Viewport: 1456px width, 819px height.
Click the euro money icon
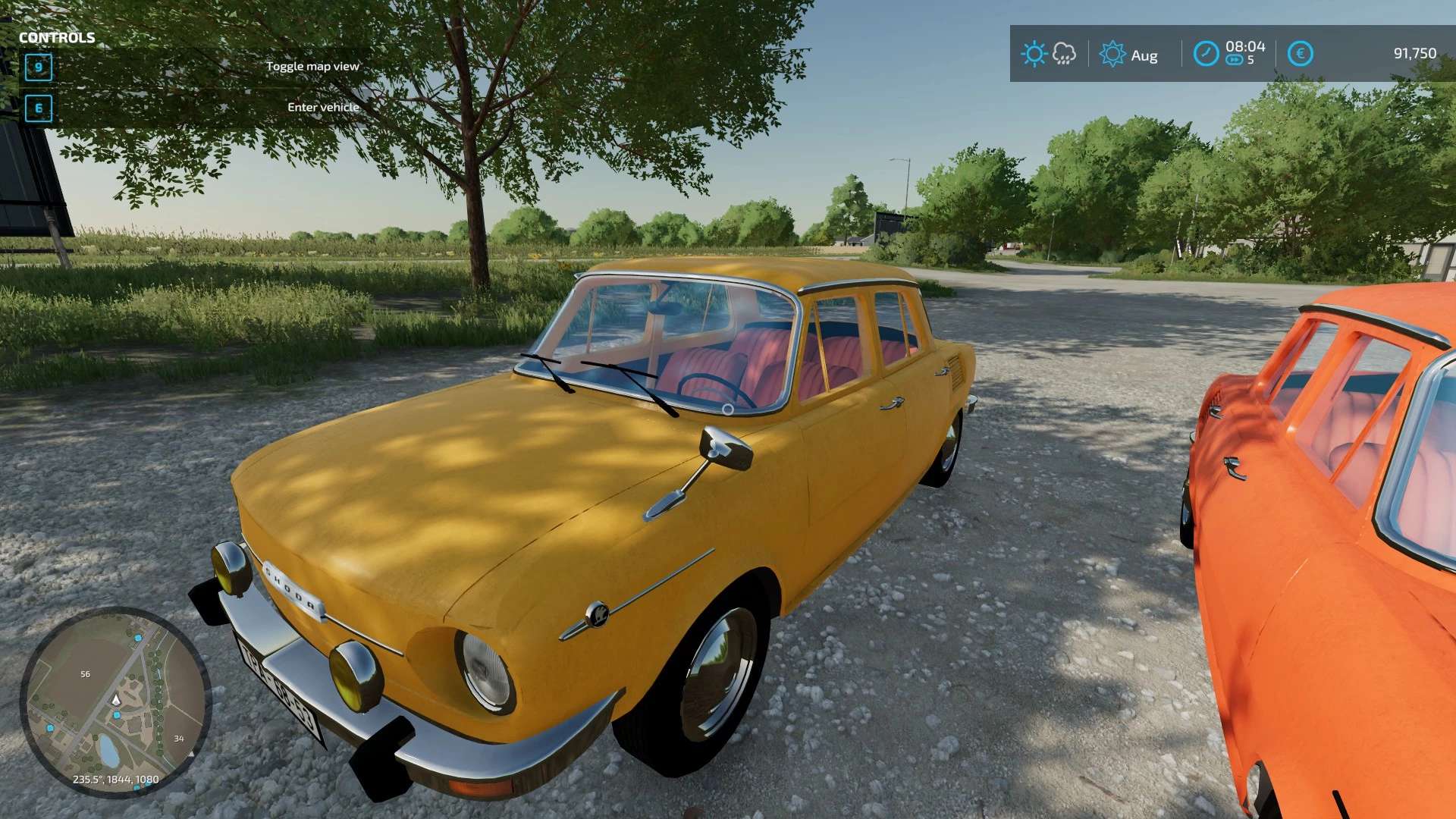(1300, 54)
